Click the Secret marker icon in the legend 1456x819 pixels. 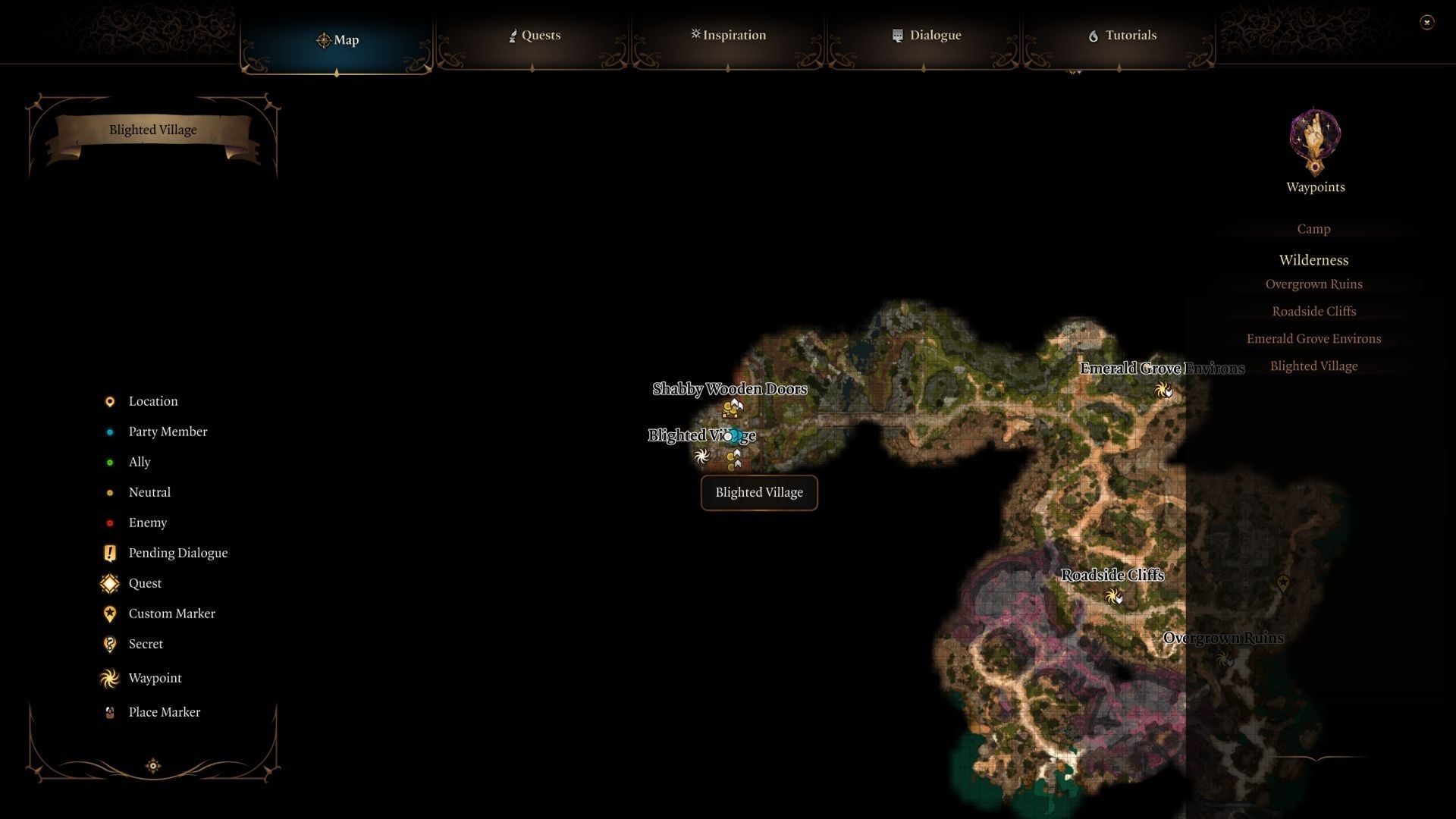[110, 644]
